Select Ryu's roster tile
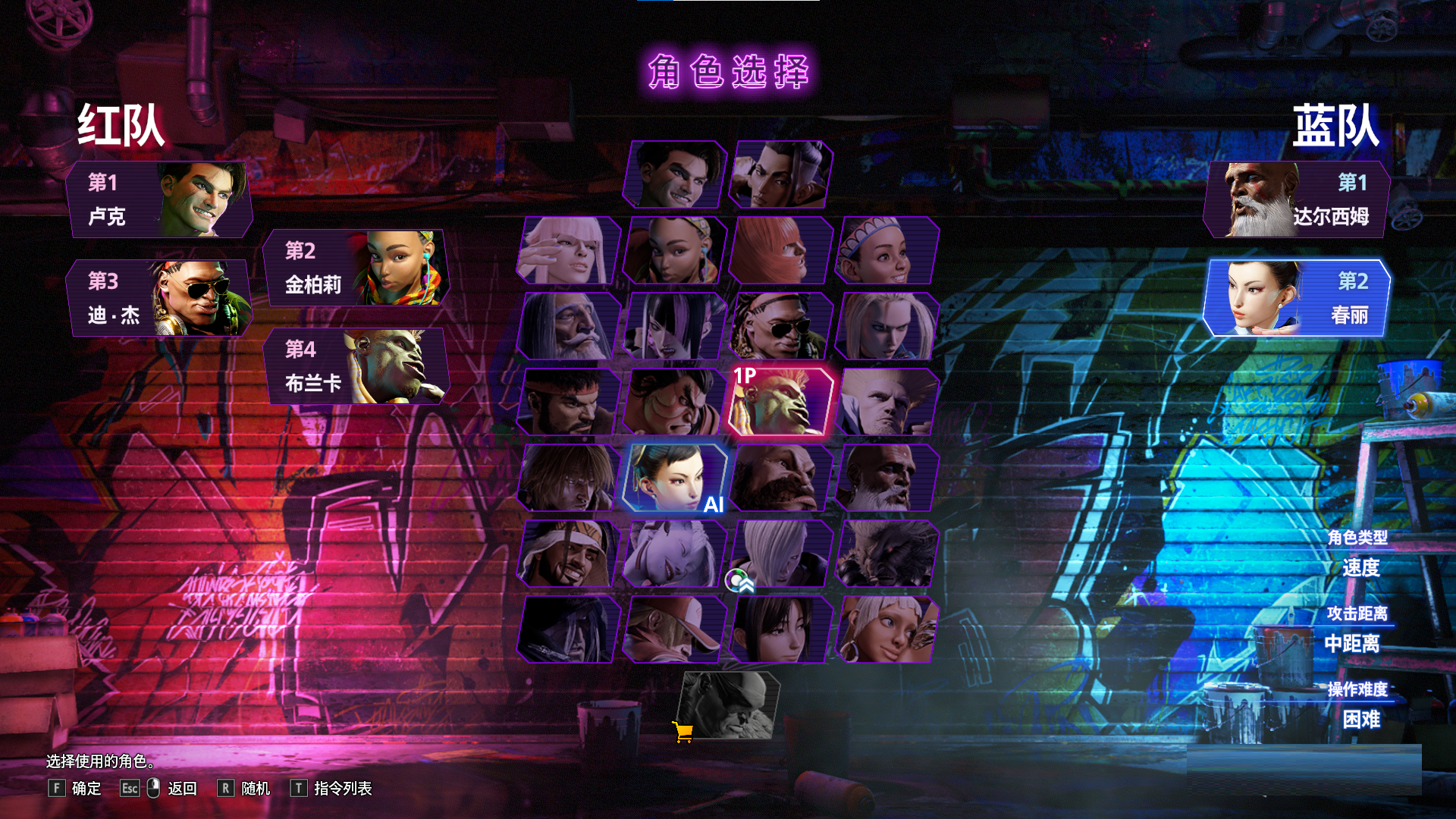Viewport: 1456px width, 819px height. click(568, 402)
